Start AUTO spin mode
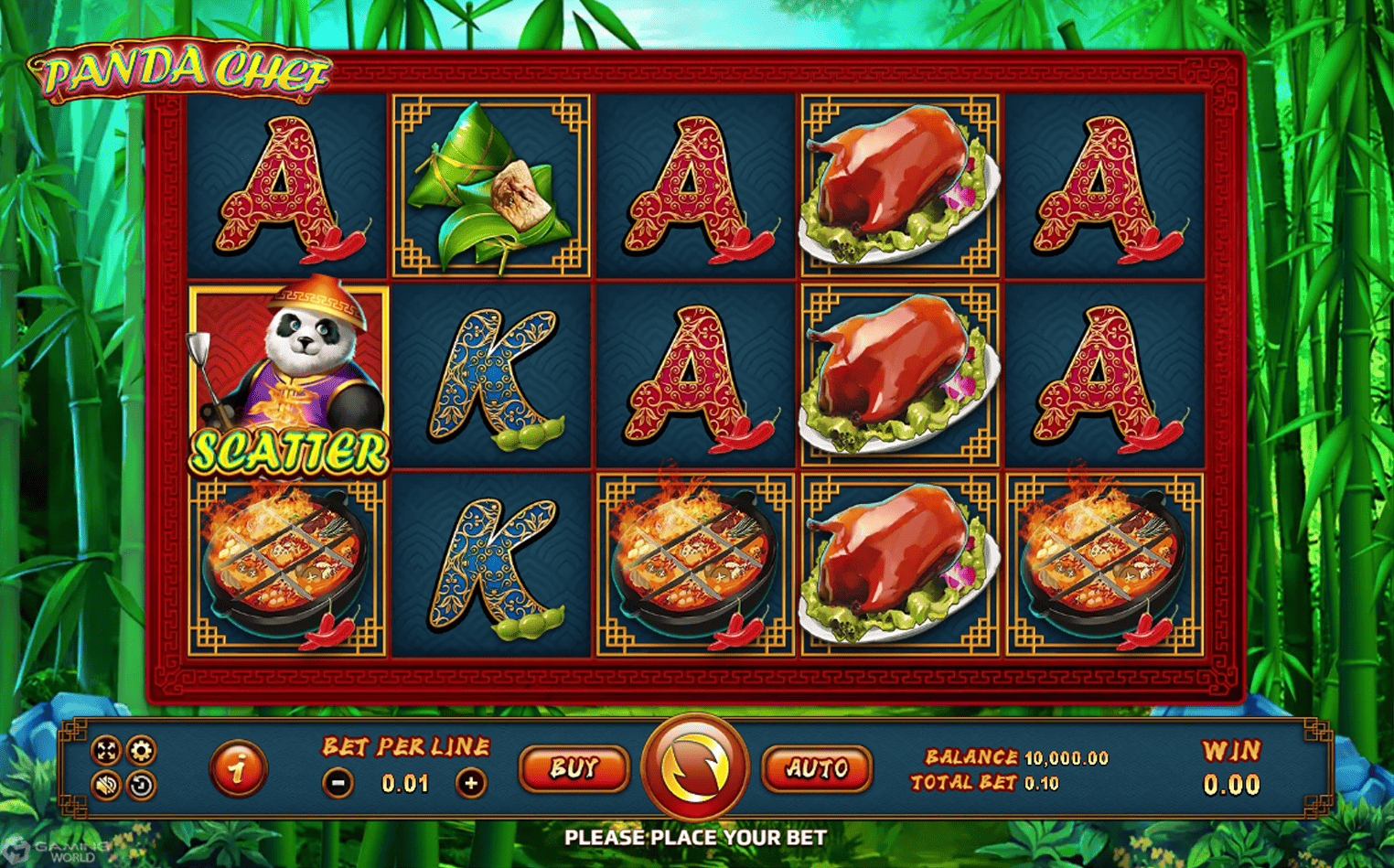 click(x=816, y=768)
